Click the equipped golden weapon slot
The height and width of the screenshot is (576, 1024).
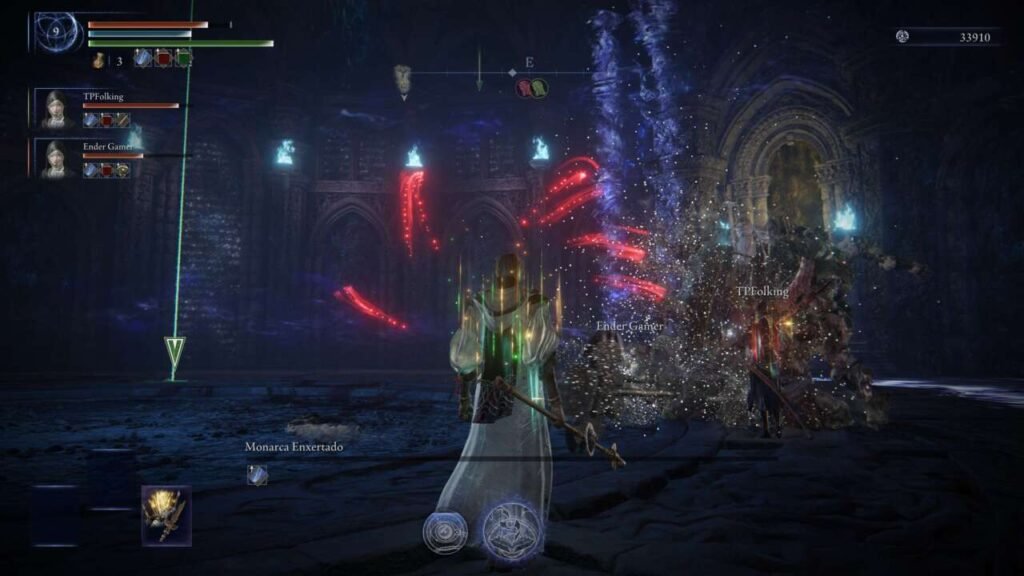click(x=166, y=514)
